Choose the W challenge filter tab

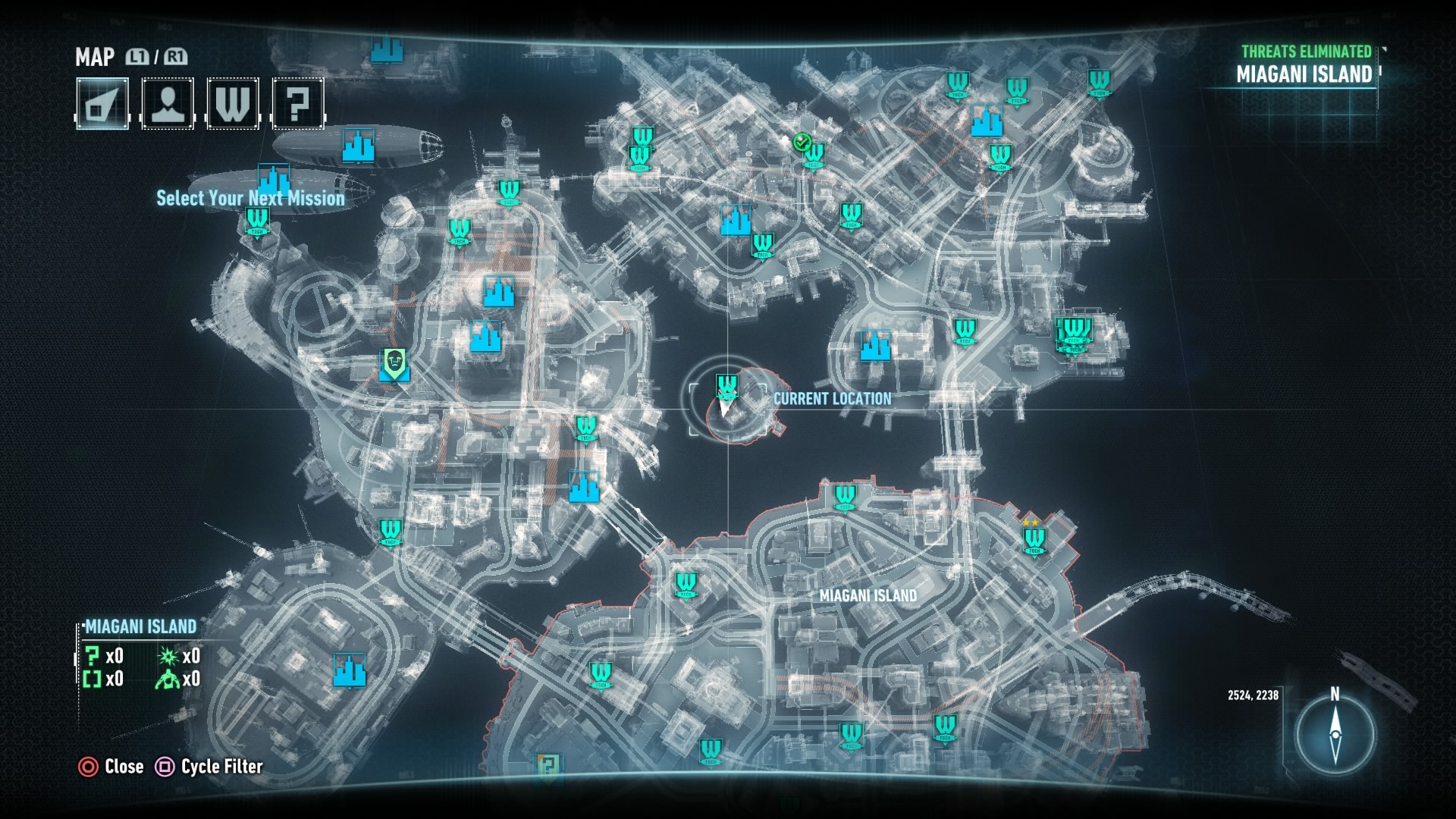(233, 103)
